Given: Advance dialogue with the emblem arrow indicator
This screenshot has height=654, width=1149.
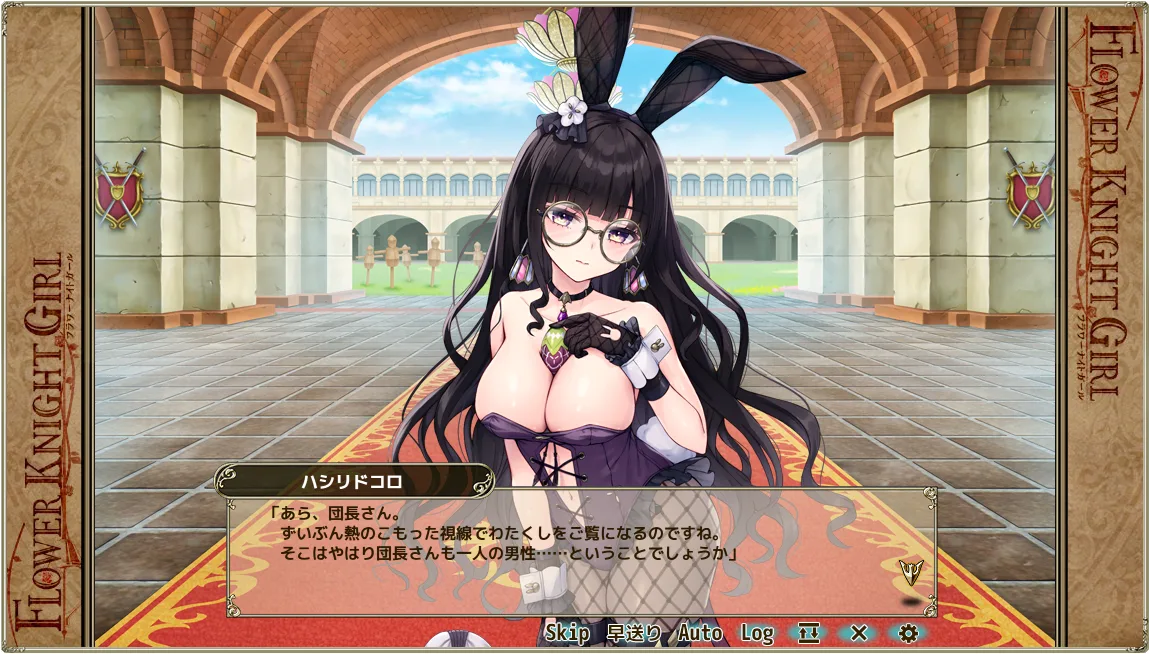Looking at the screenshot, I should pyautogui.click(x=910, y=571).
